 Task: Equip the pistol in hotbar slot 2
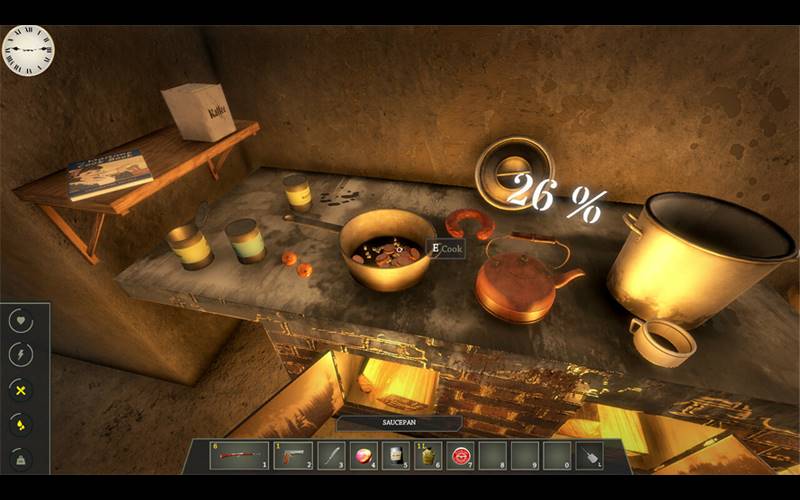292,456
